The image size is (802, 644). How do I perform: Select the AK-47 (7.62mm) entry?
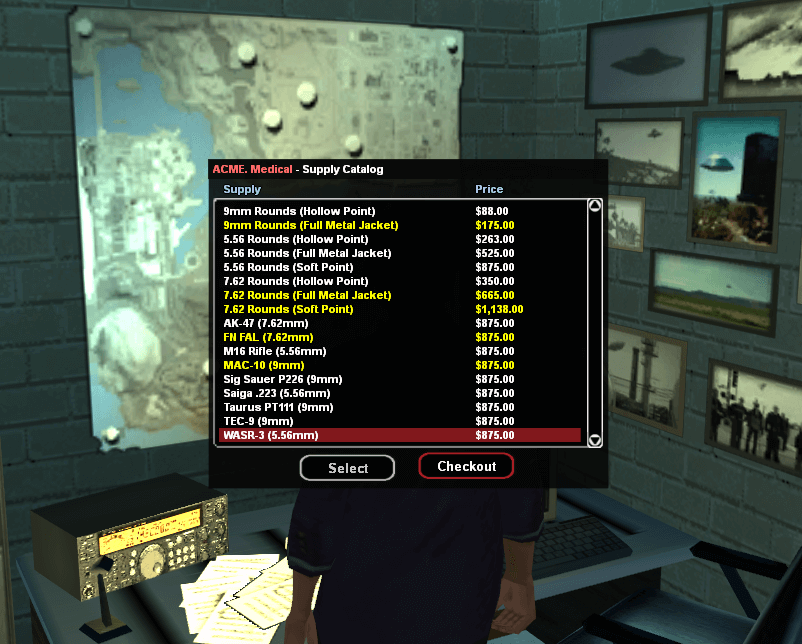[266, 323]
